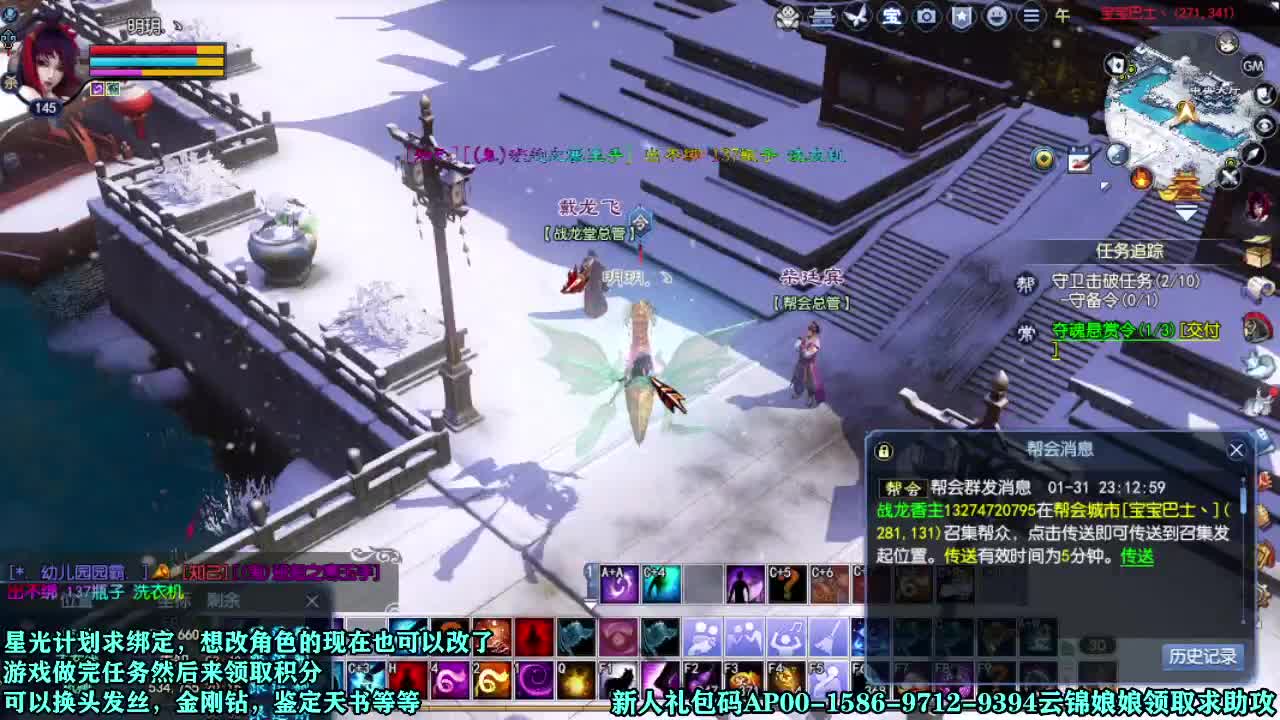
Task: Open the screenshot camera icon on top bar
Action: click(928, 17)
